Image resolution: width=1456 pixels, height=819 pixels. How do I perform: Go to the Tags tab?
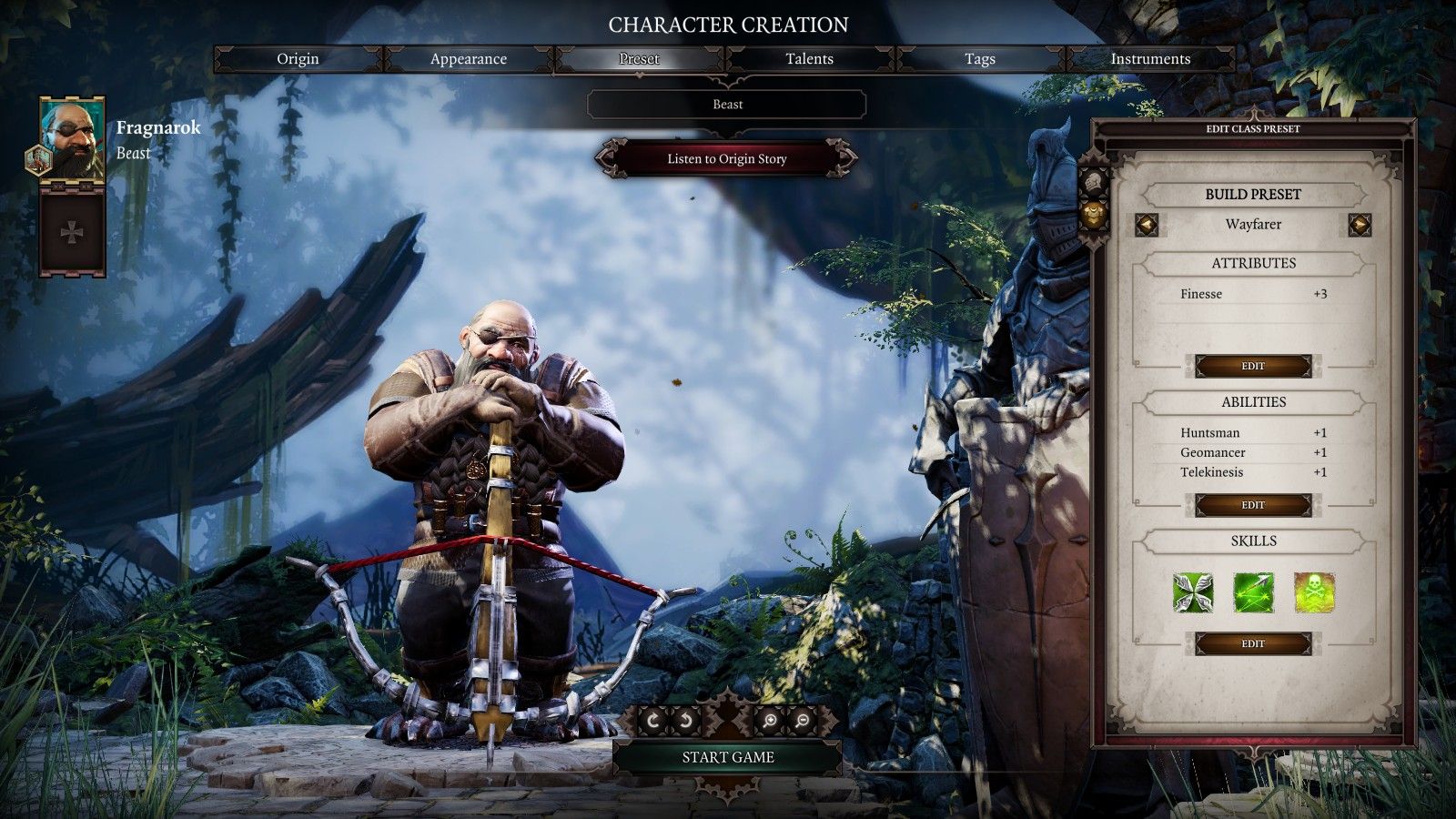click(x=979, y=59)
